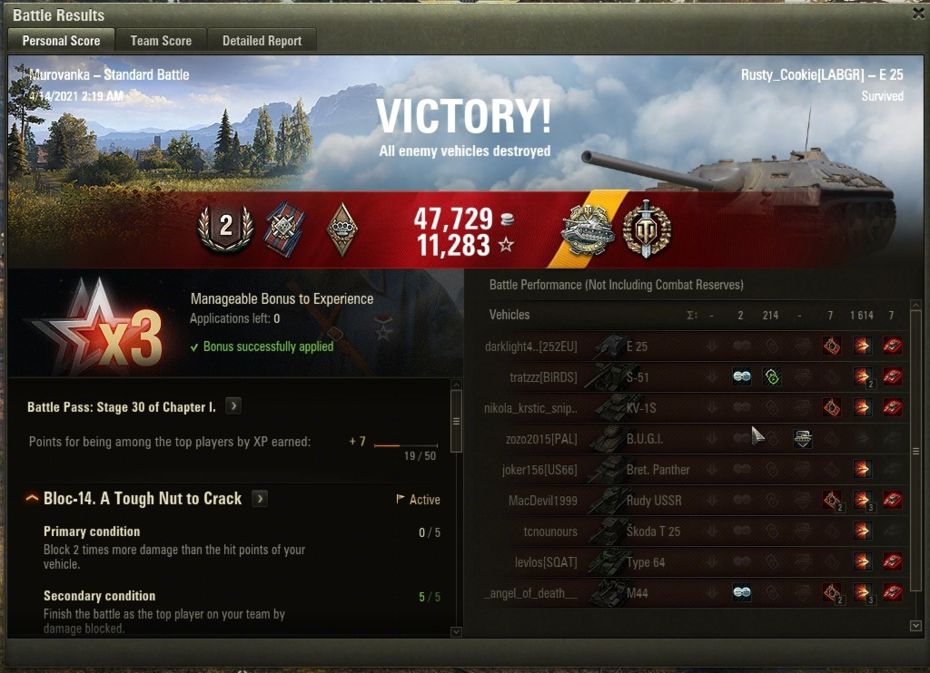Click the diamond-shaped battle achievement badge

point(342,229)
